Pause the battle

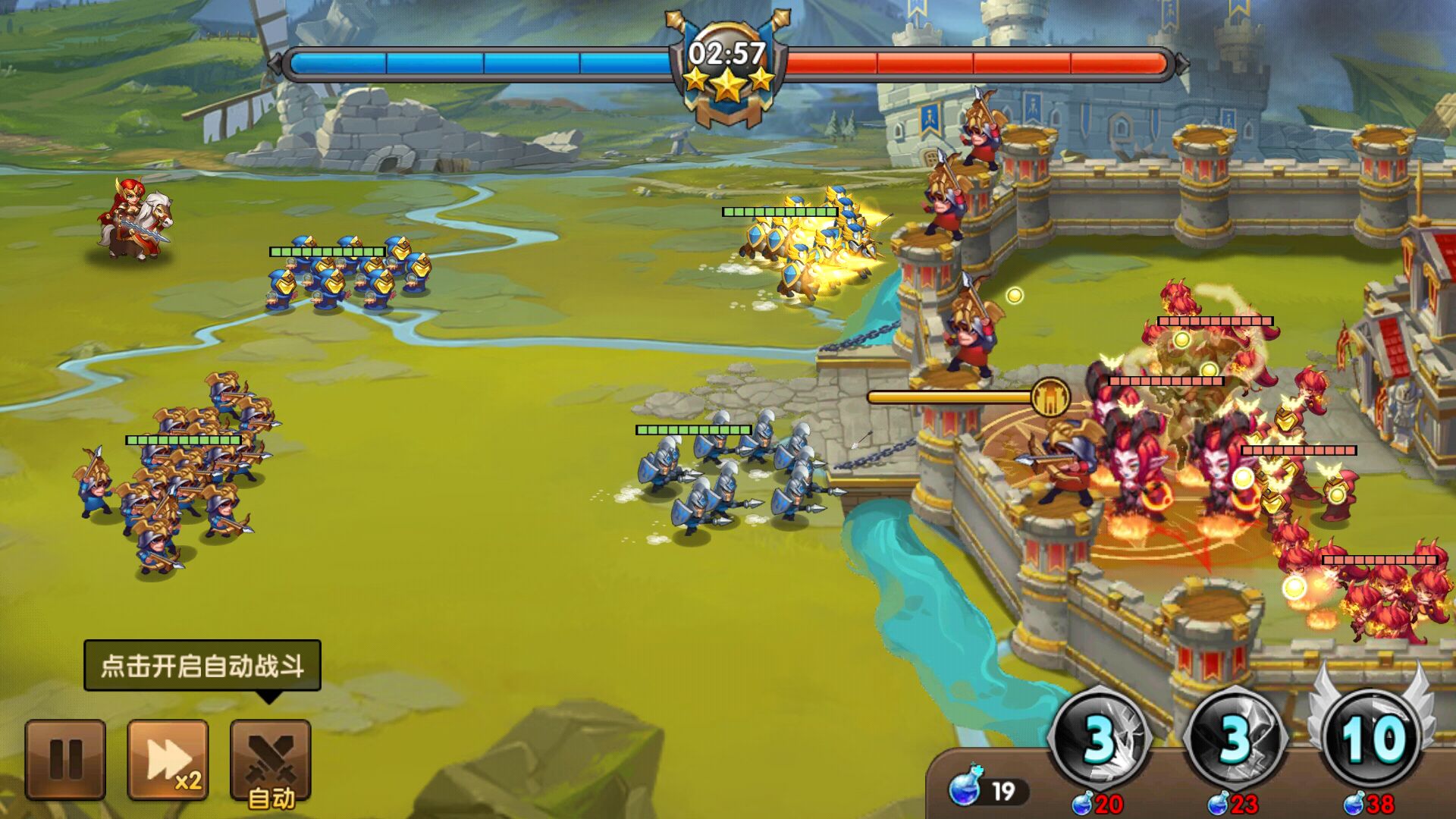65,759
